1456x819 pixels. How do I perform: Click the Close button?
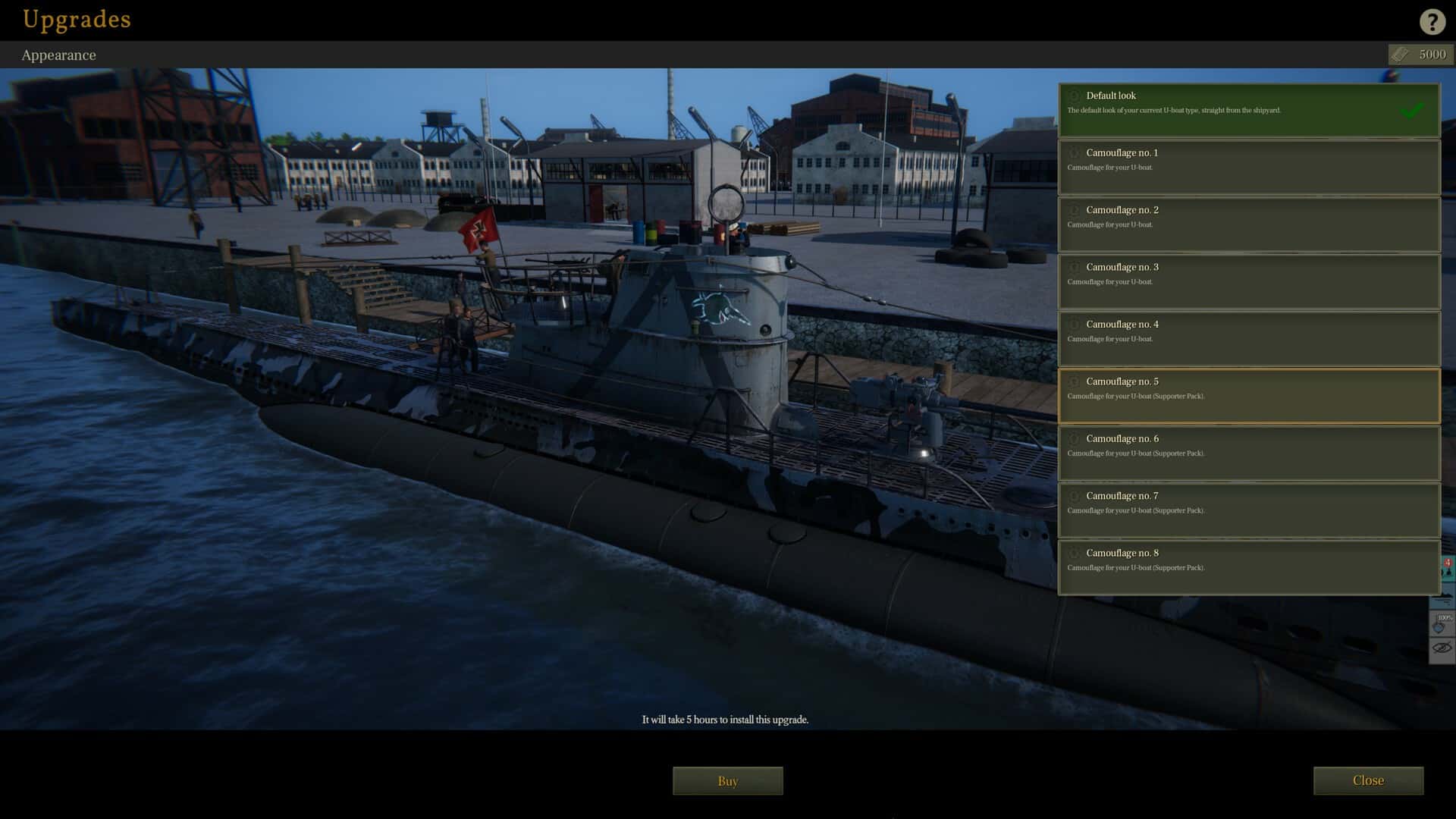pyautogui.click(x=1369, y=780)
